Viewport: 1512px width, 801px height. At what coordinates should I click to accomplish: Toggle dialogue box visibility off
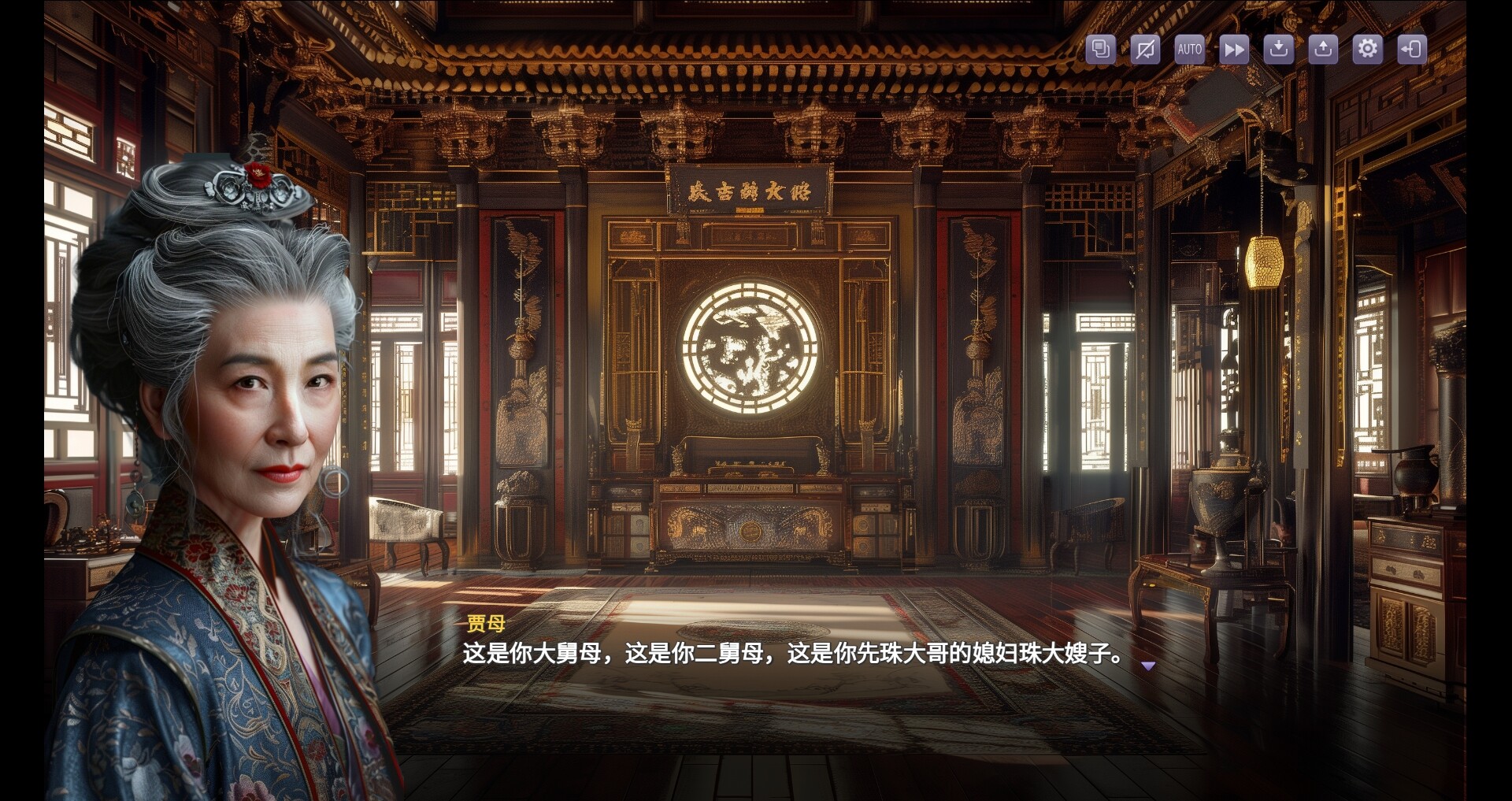tap(1144, 49)
